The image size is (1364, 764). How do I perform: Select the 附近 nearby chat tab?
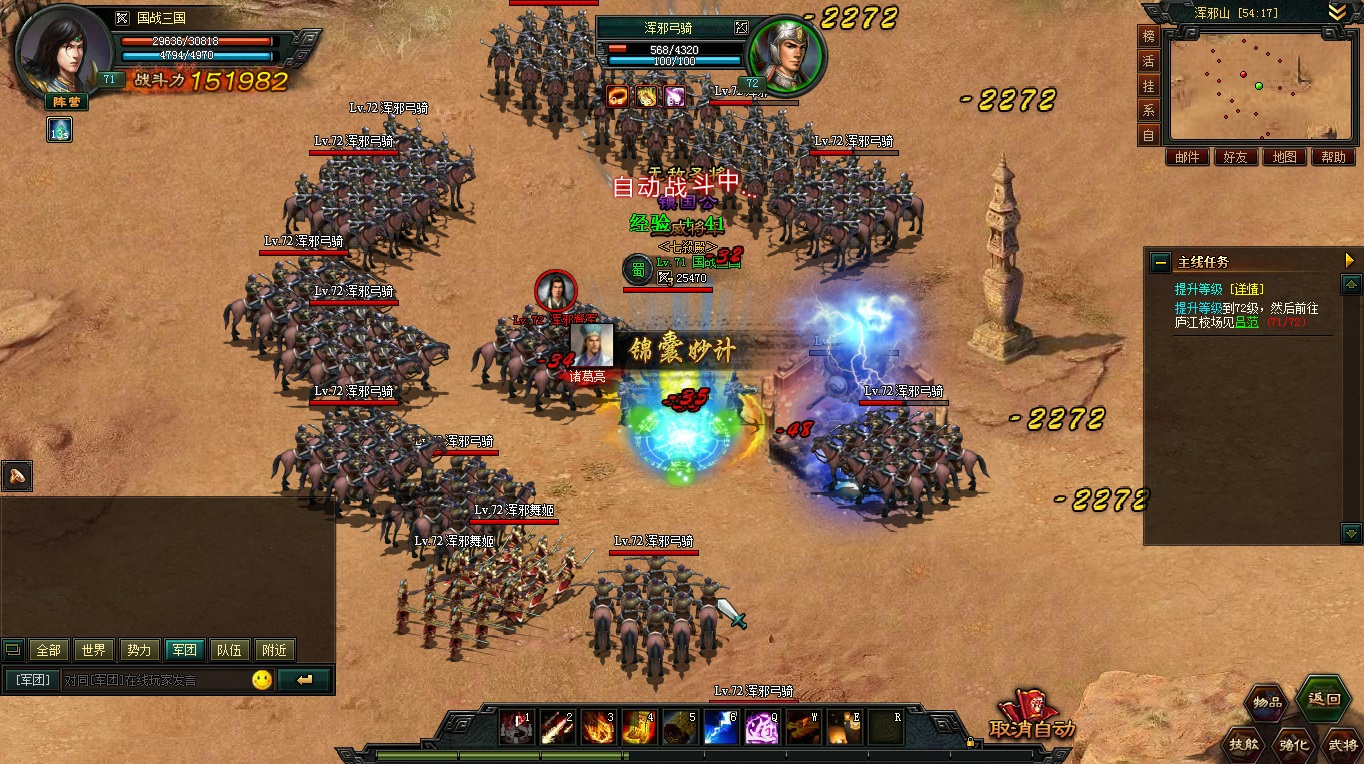click(274, 650)
